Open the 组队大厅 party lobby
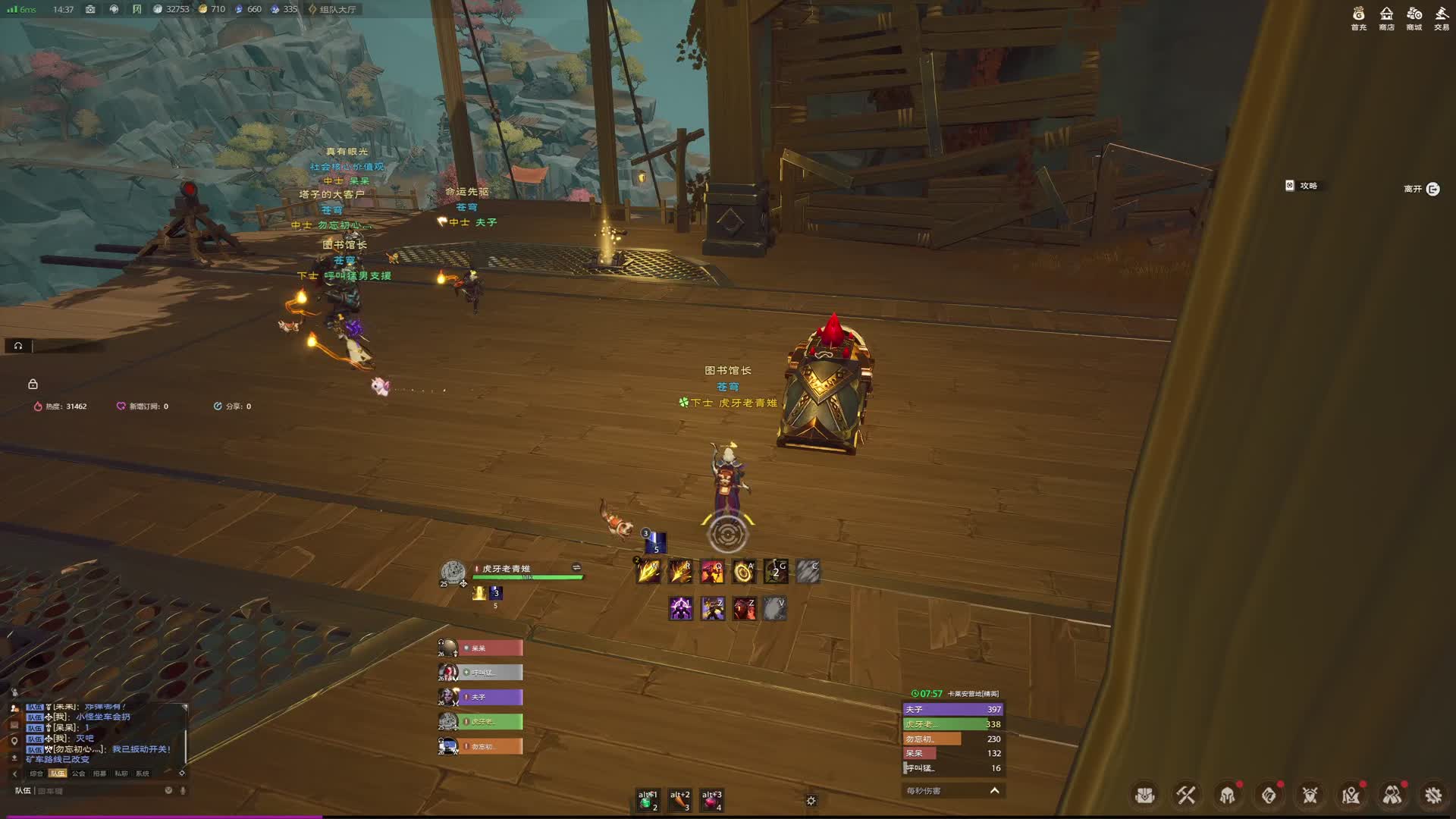Screen dimensions: 1456x819 [334, 9]
